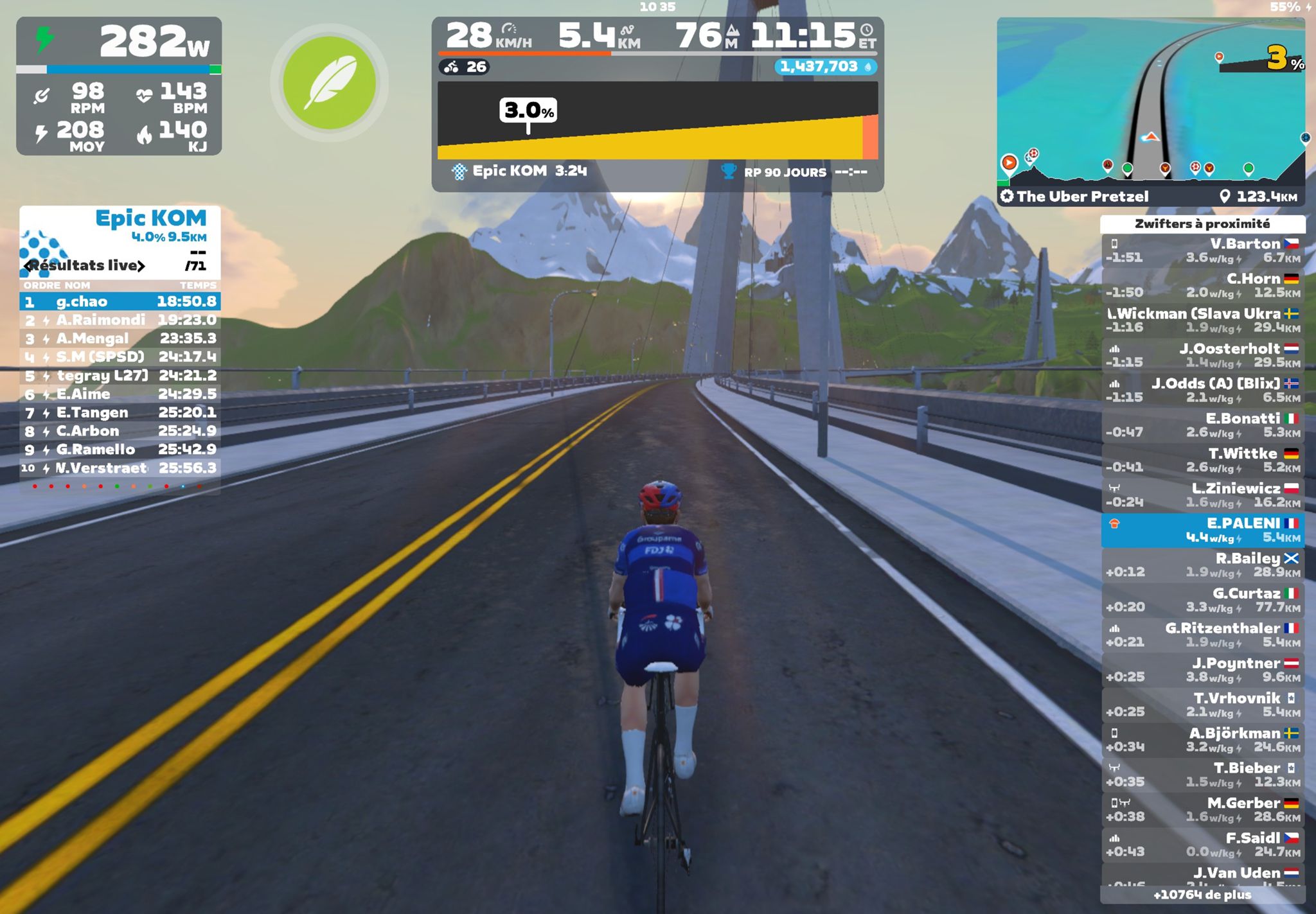Pick T.Wittke in nearby riders list
Viewport: 1316px width, 914px height.
tap(1202, 460)
